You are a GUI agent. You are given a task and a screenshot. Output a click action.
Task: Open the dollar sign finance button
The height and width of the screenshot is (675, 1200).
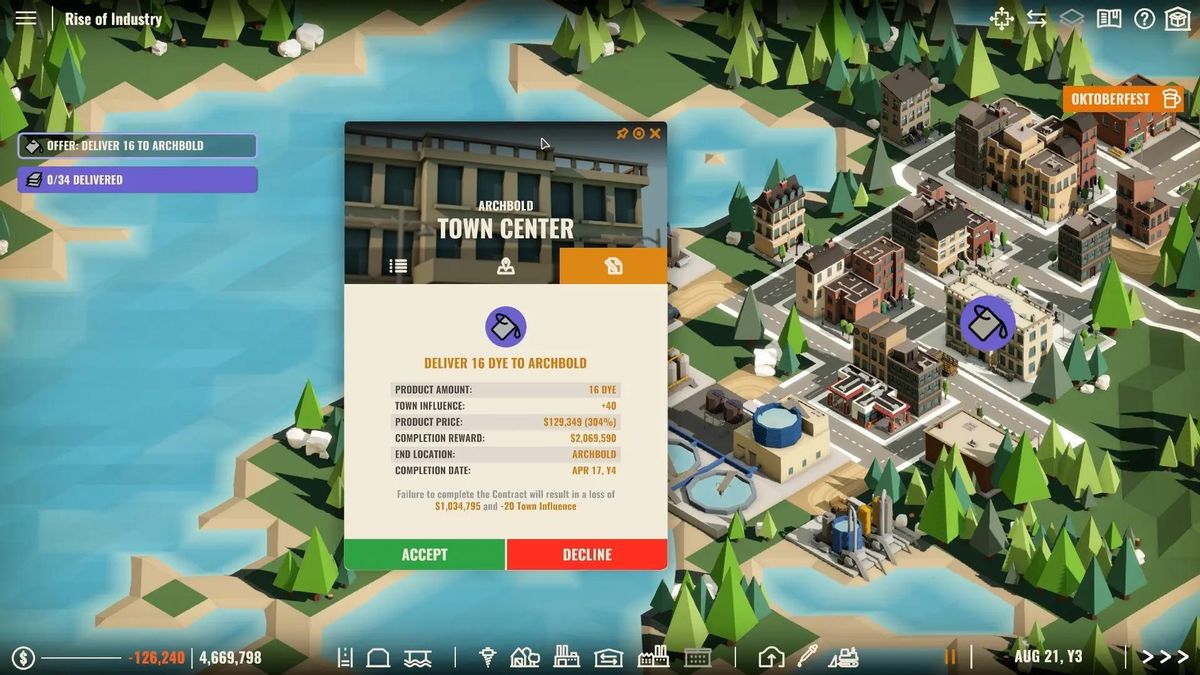coord(24,657)
